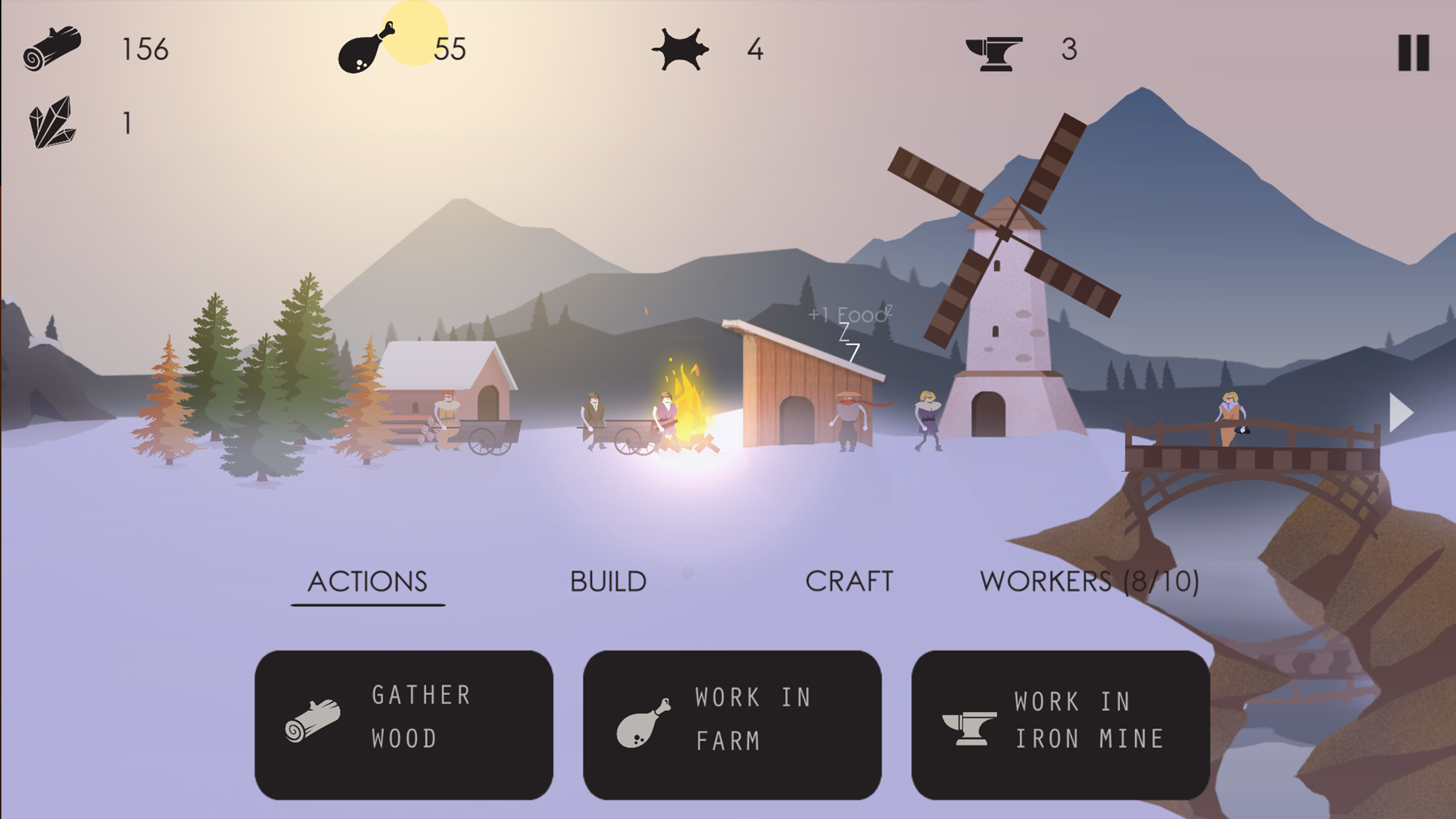Image resolution: width=1456 pixels, height=819 pixels.
Task: Select the Work in Farm action
Action: pyautogui.click(x=732, y=725)
